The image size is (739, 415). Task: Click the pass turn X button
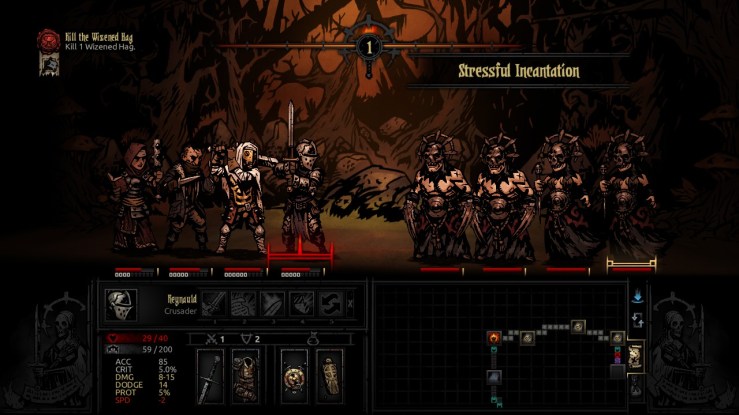(349, 304)
